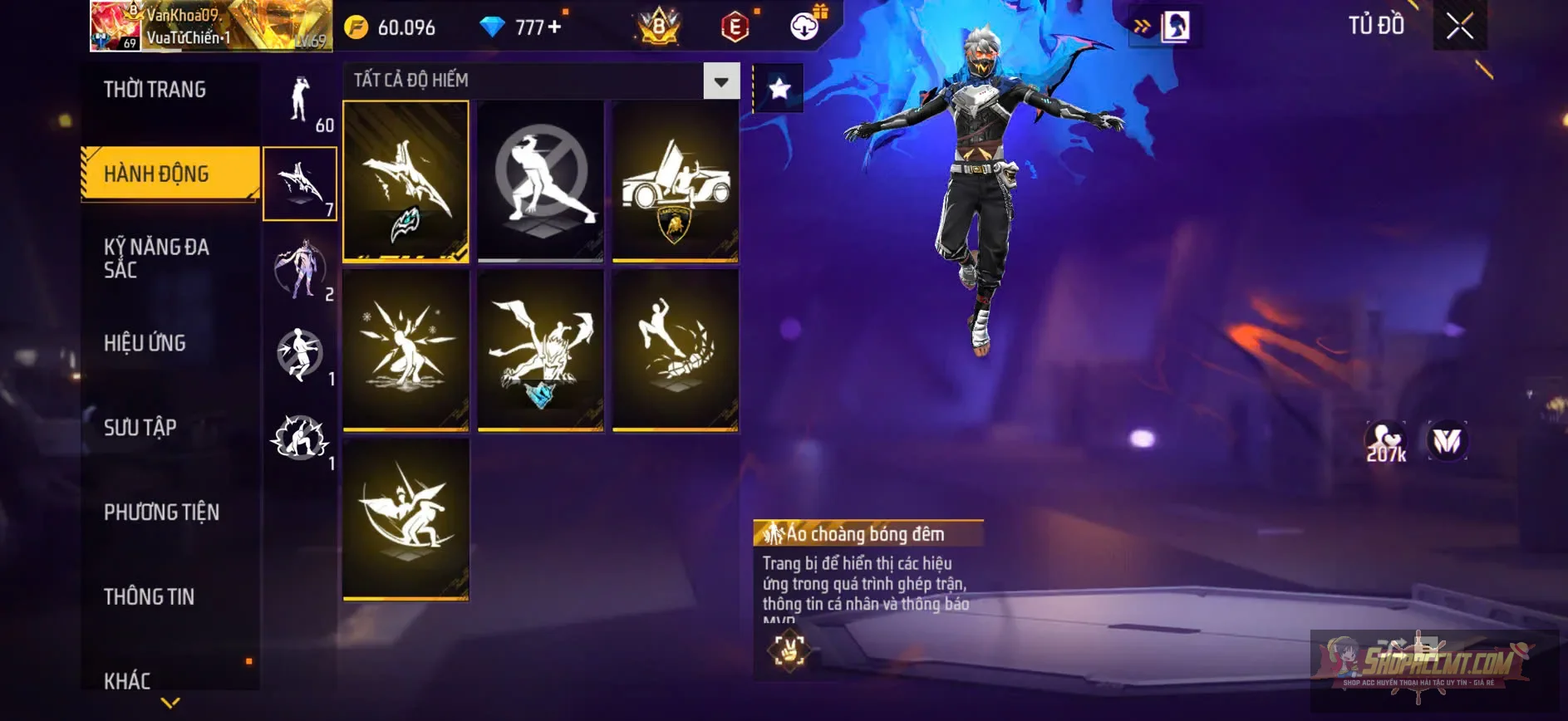1568x721 pixels.
Task: Toggle the winged action category with 7 items
Action: click(x=300, y=183)
